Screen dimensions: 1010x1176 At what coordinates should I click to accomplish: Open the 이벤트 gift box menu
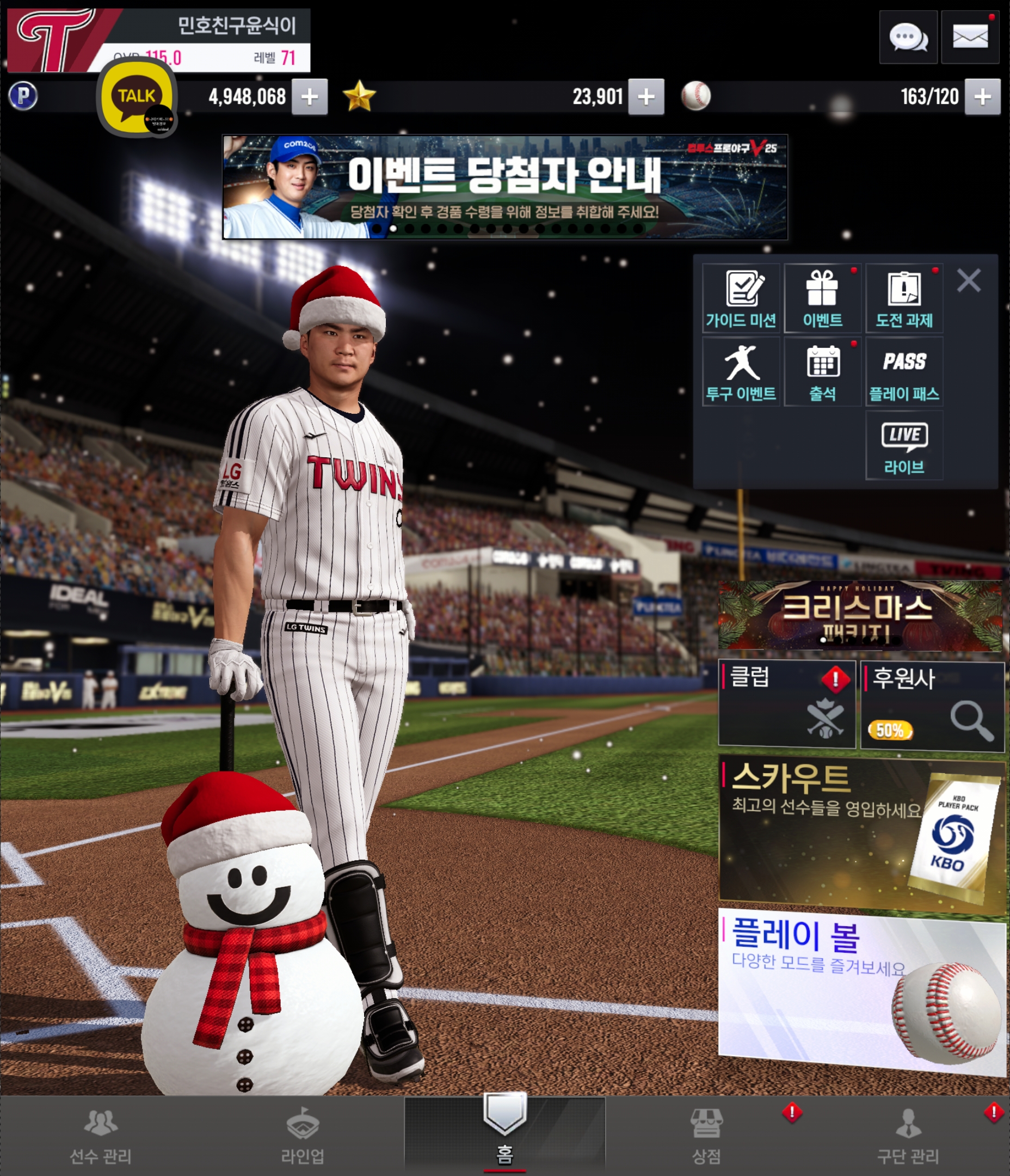[x=822, y=298]
